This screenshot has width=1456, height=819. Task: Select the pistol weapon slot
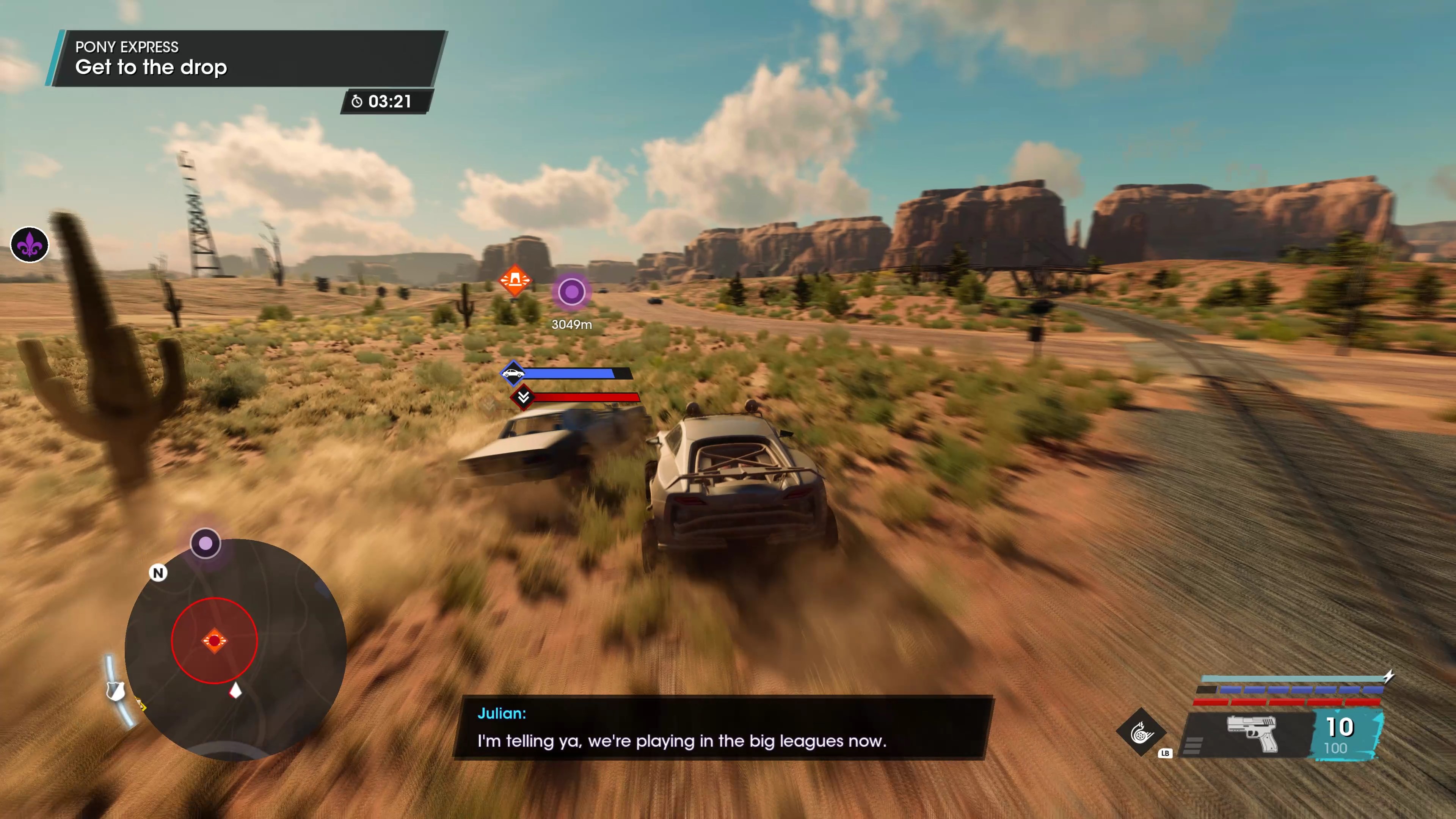pyautogui.click(x=1251, y=734)
